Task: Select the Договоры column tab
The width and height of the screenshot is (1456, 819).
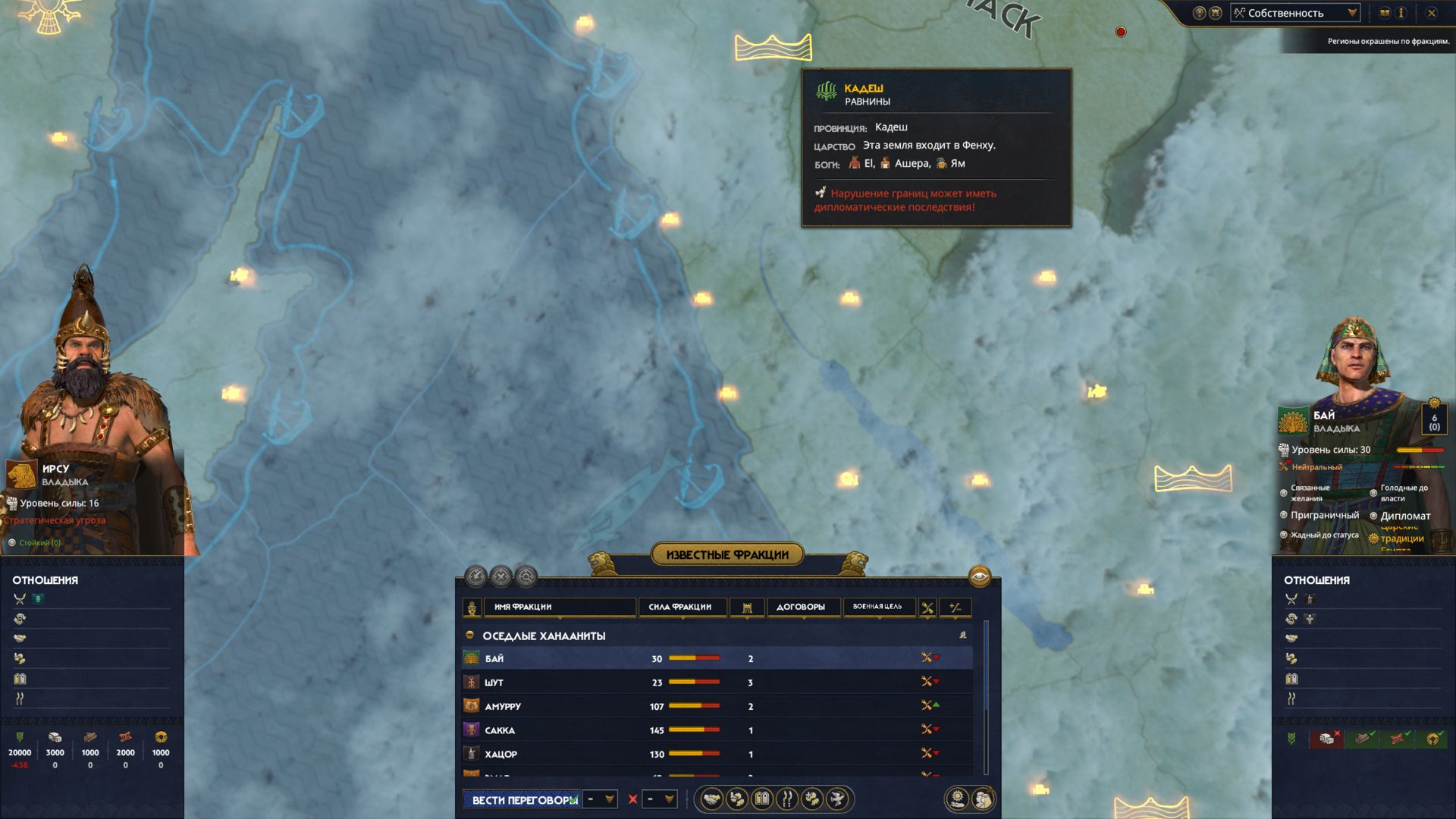Action: (801, 607)
